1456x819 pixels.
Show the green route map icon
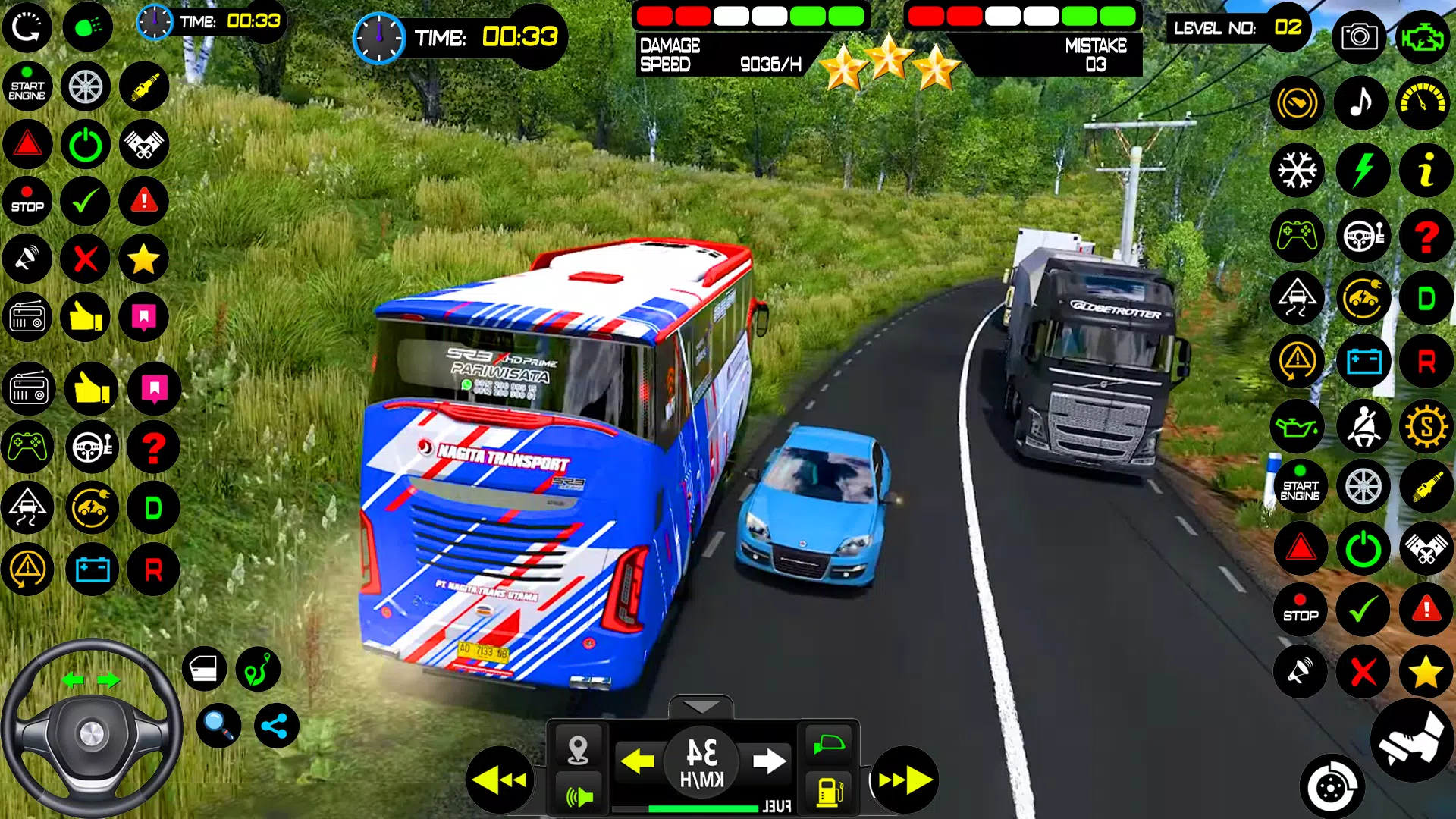pos(258,669)
